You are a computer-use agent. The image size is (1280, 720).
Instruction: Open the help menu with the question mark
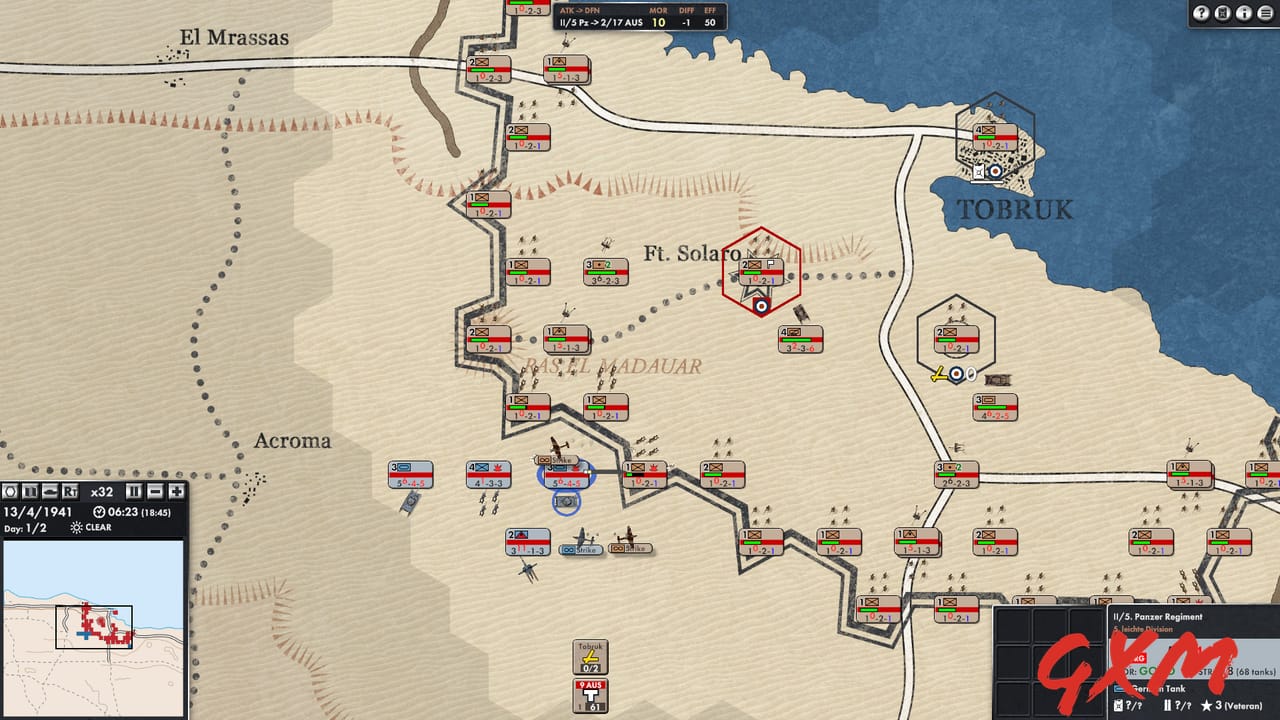pyautogui.click(x=1201, y=12)
